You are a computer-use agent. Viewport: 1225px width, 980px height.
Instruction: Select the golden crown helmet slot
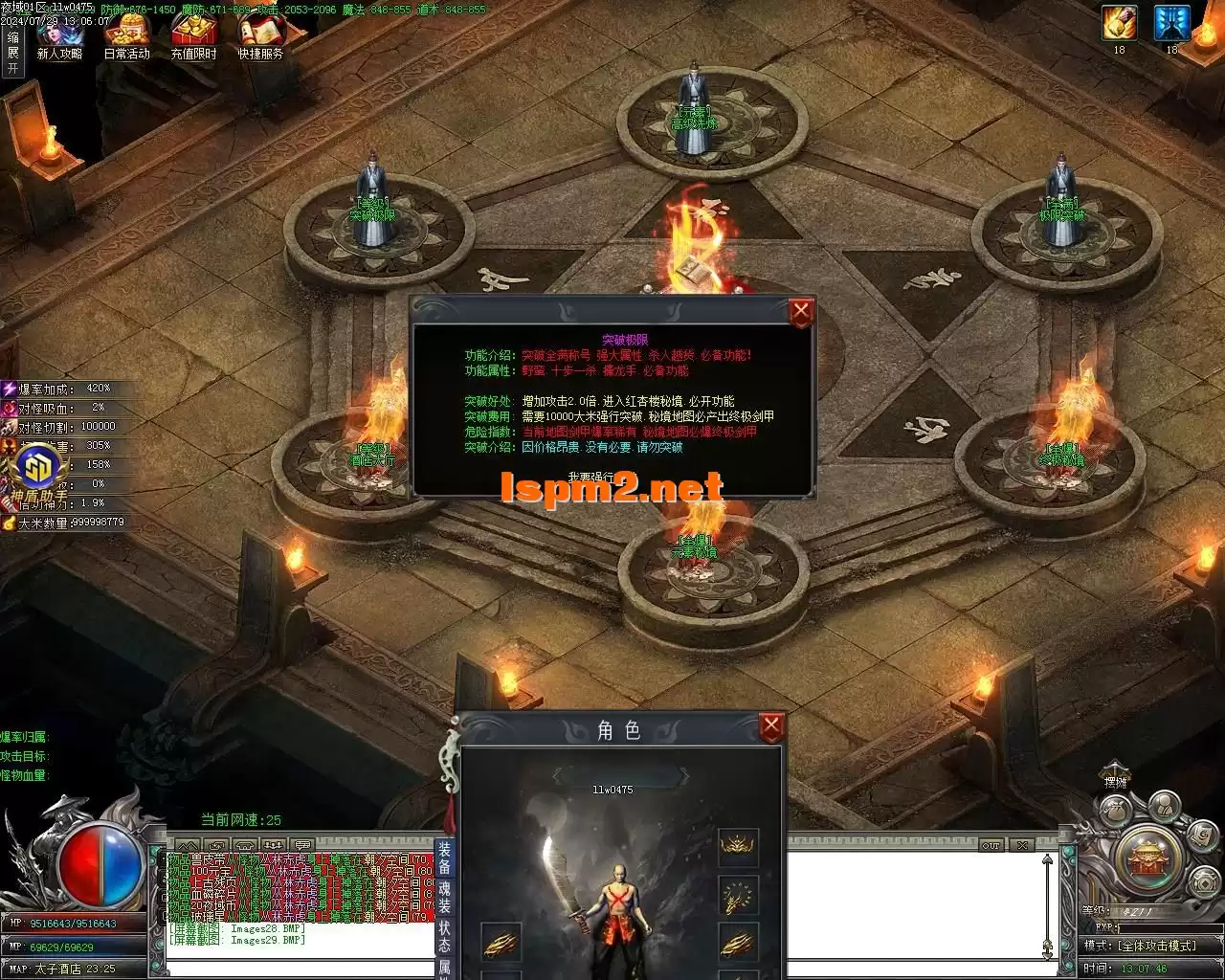click(x=738, y=847)
